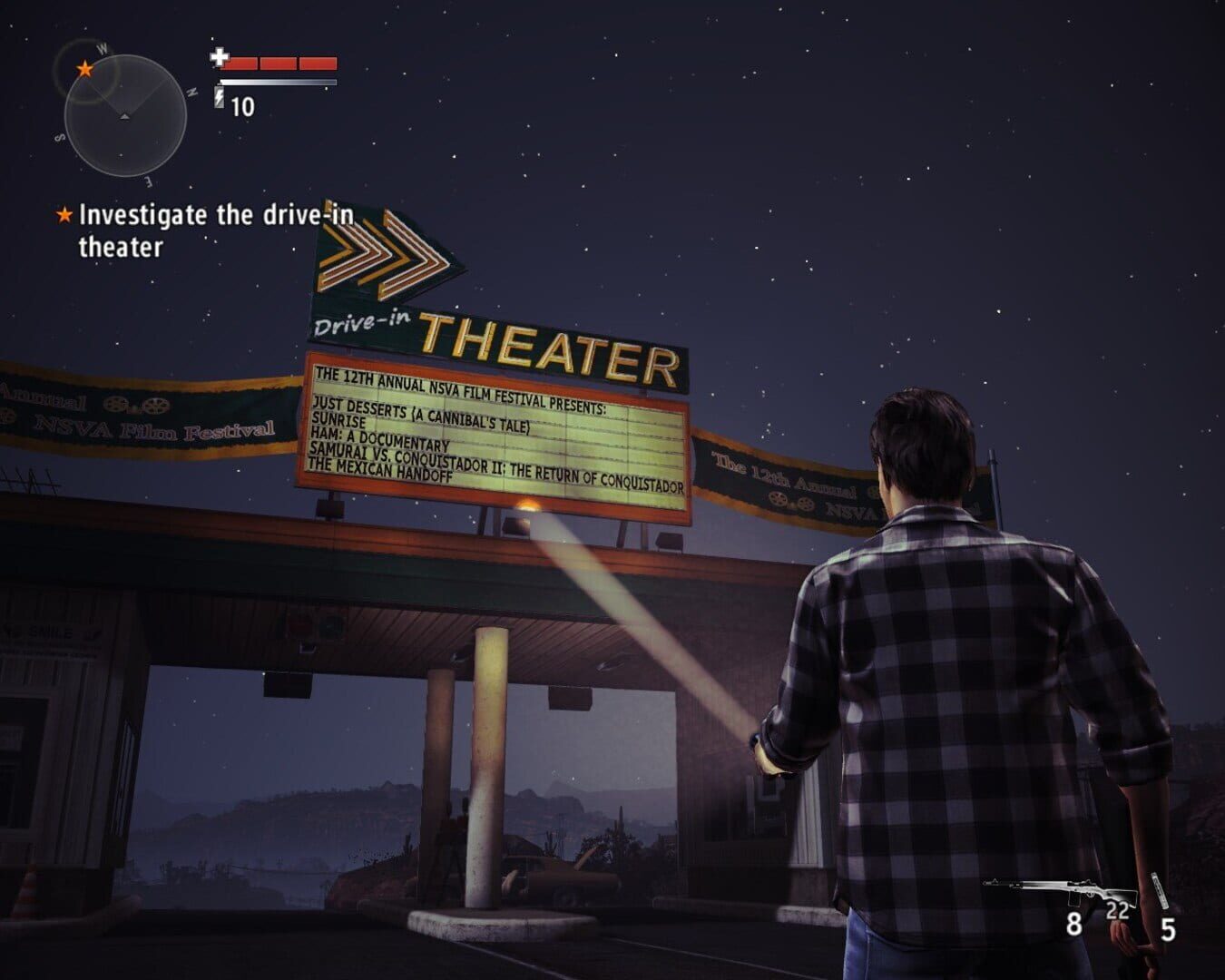The image size is (1225, 980).
Task: Click the star beside the objective text
Action: pos(64,216)
